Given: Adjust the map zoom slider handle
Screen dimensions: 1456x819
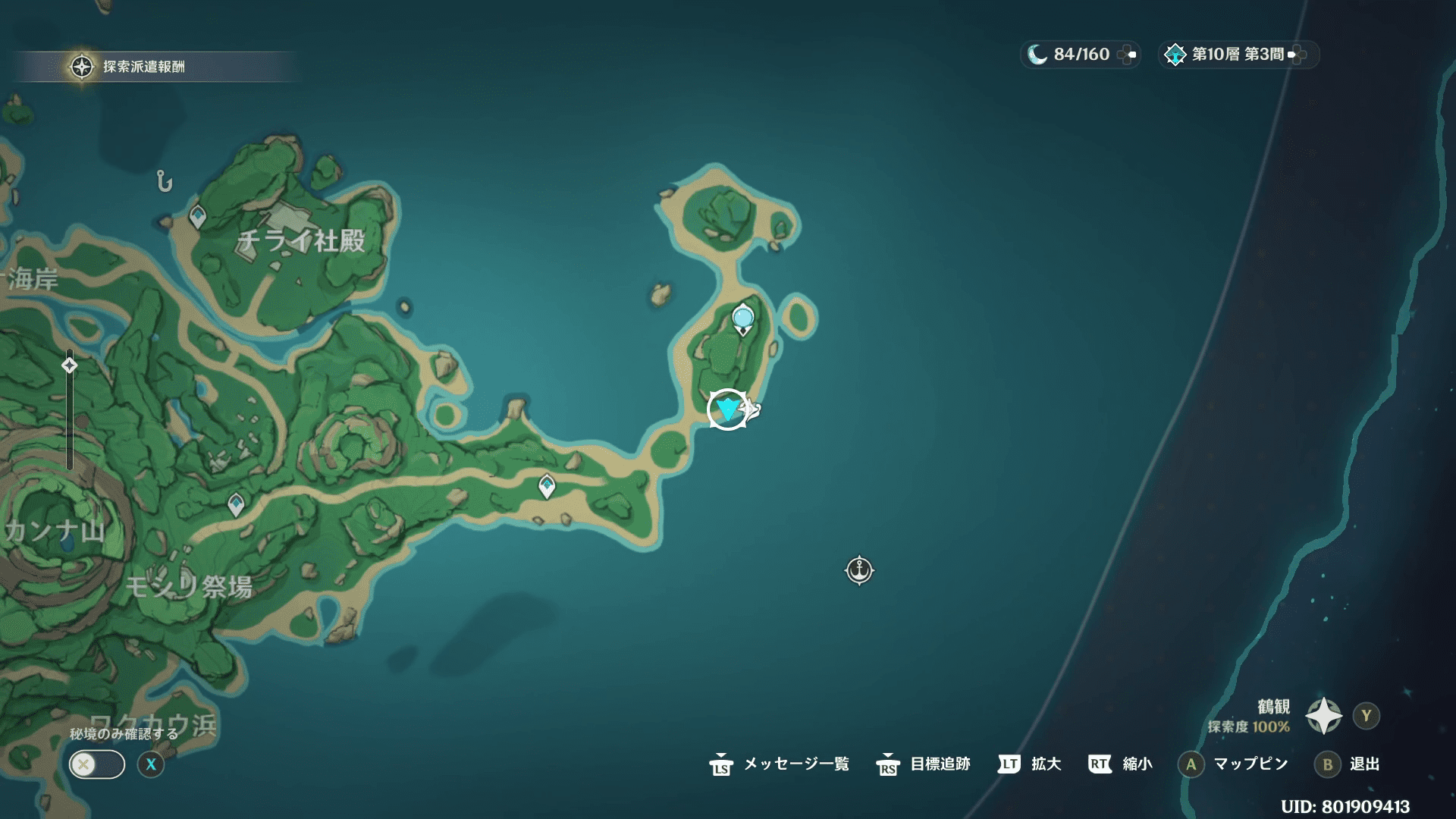Looking at the screenshot, I should 70,366.
